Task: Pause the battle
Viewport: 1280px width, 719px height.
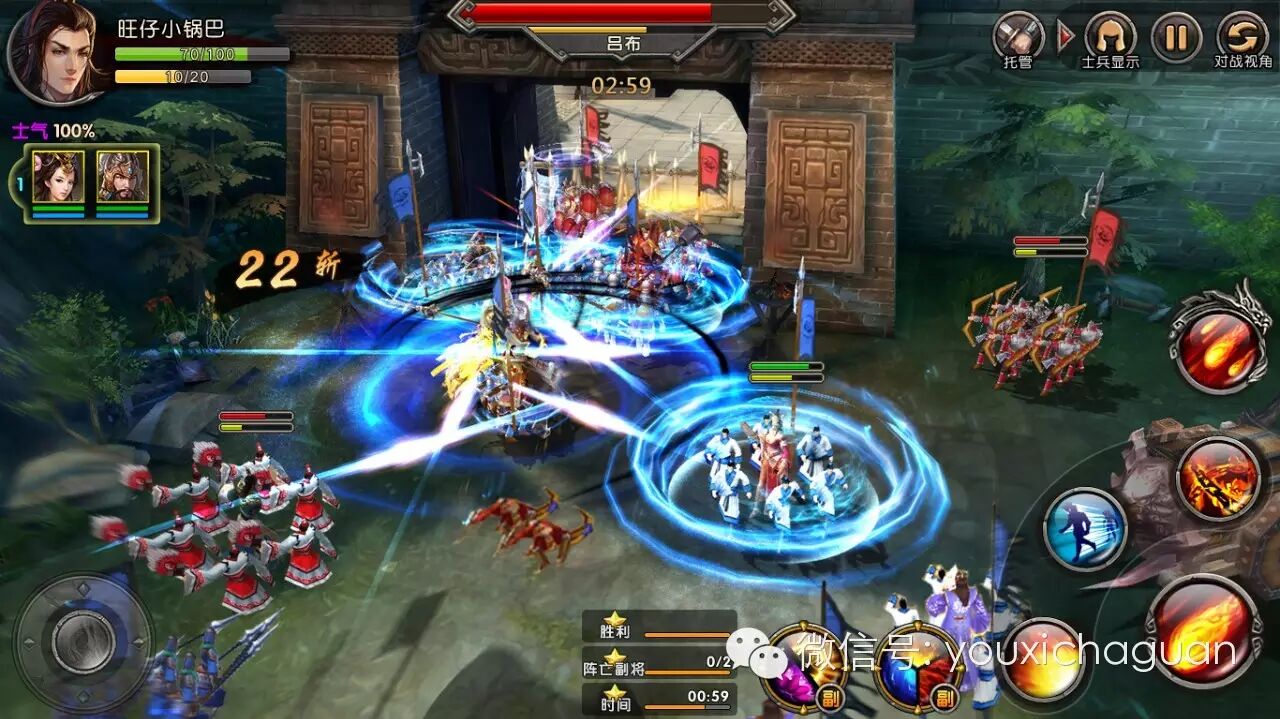Action: (1176, 37)
